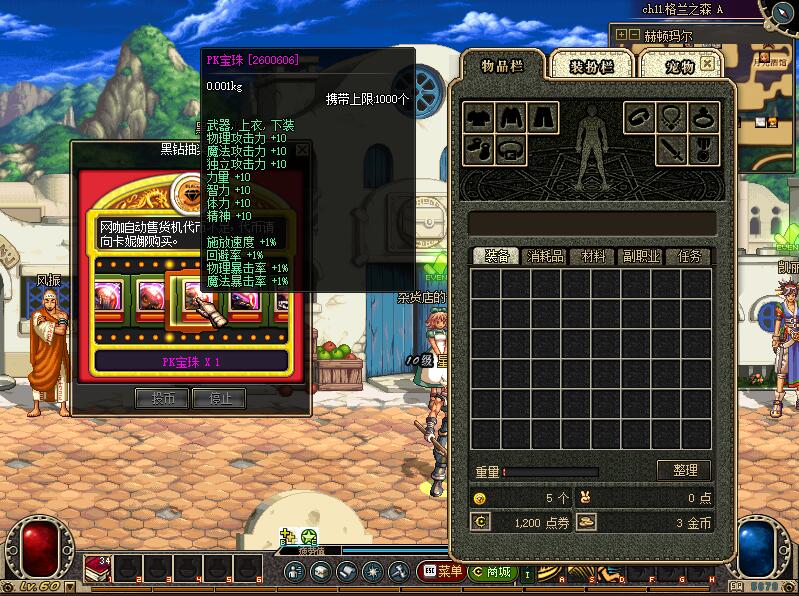Select the 装备 equipment category
Screen dimensions: 799x596
(x=497, y=257)
